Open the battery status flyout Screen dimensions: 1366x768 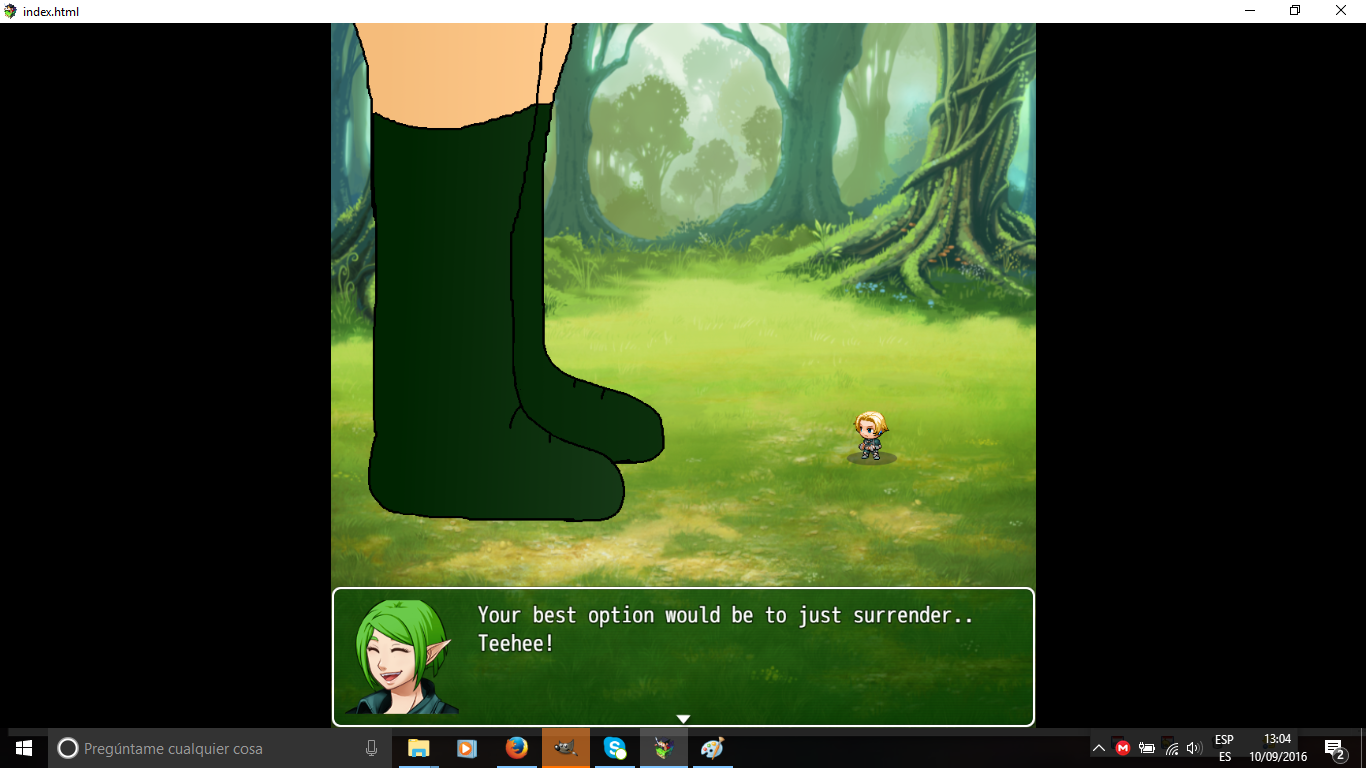1146,747
